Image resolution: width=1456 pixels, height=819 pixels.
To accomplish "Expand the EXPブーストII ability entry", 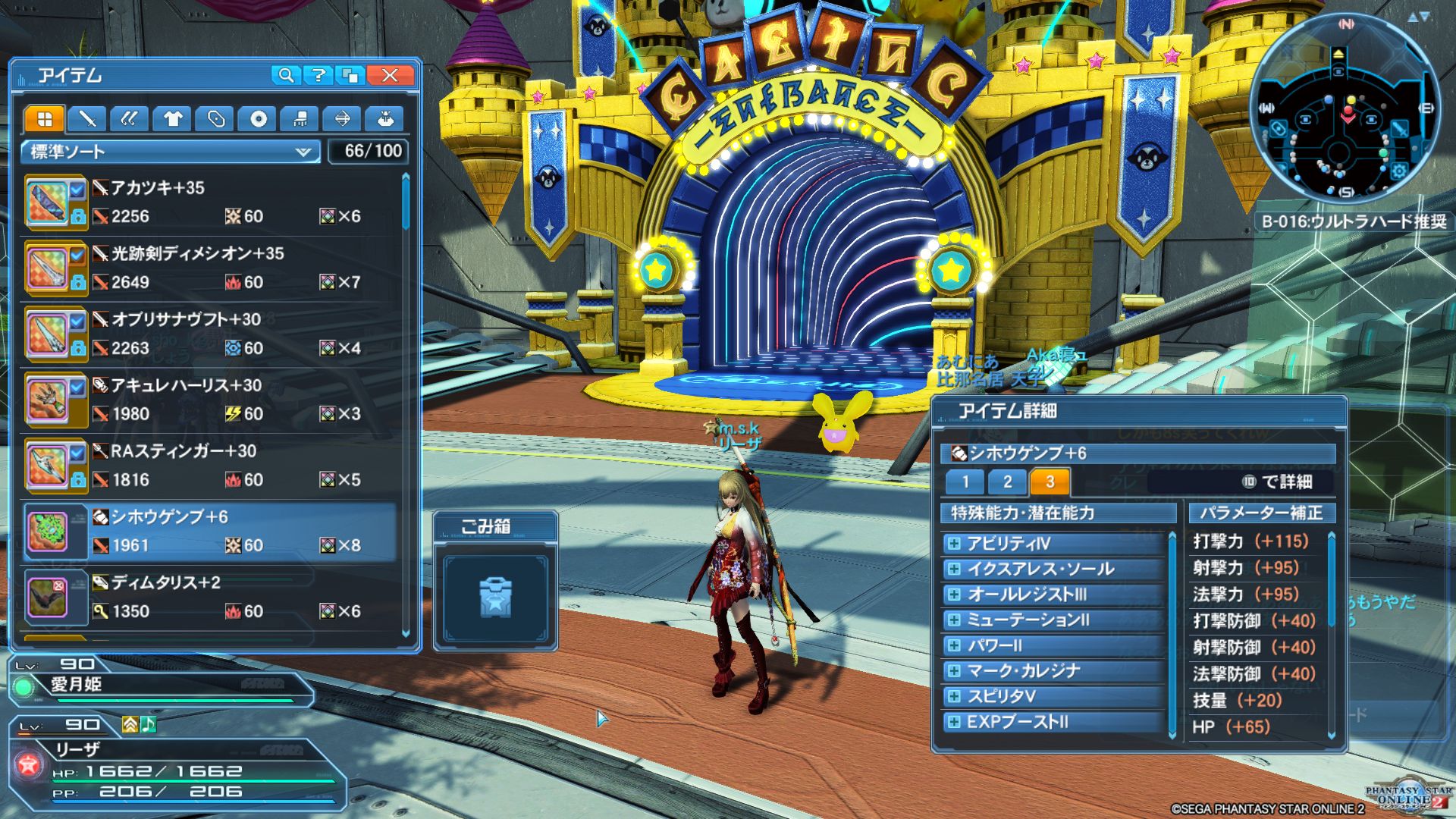I will [954, 722].
